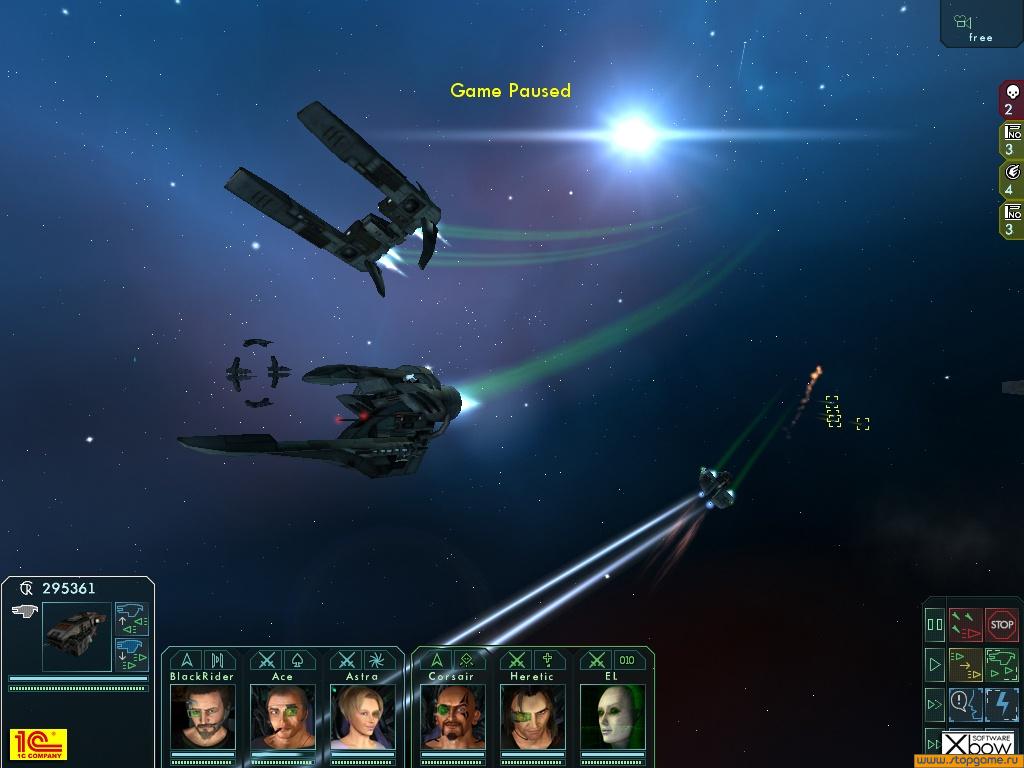Open the speech bubble communication command
1024x768 pixels.
pyautogui.click(x=966, y=704)
